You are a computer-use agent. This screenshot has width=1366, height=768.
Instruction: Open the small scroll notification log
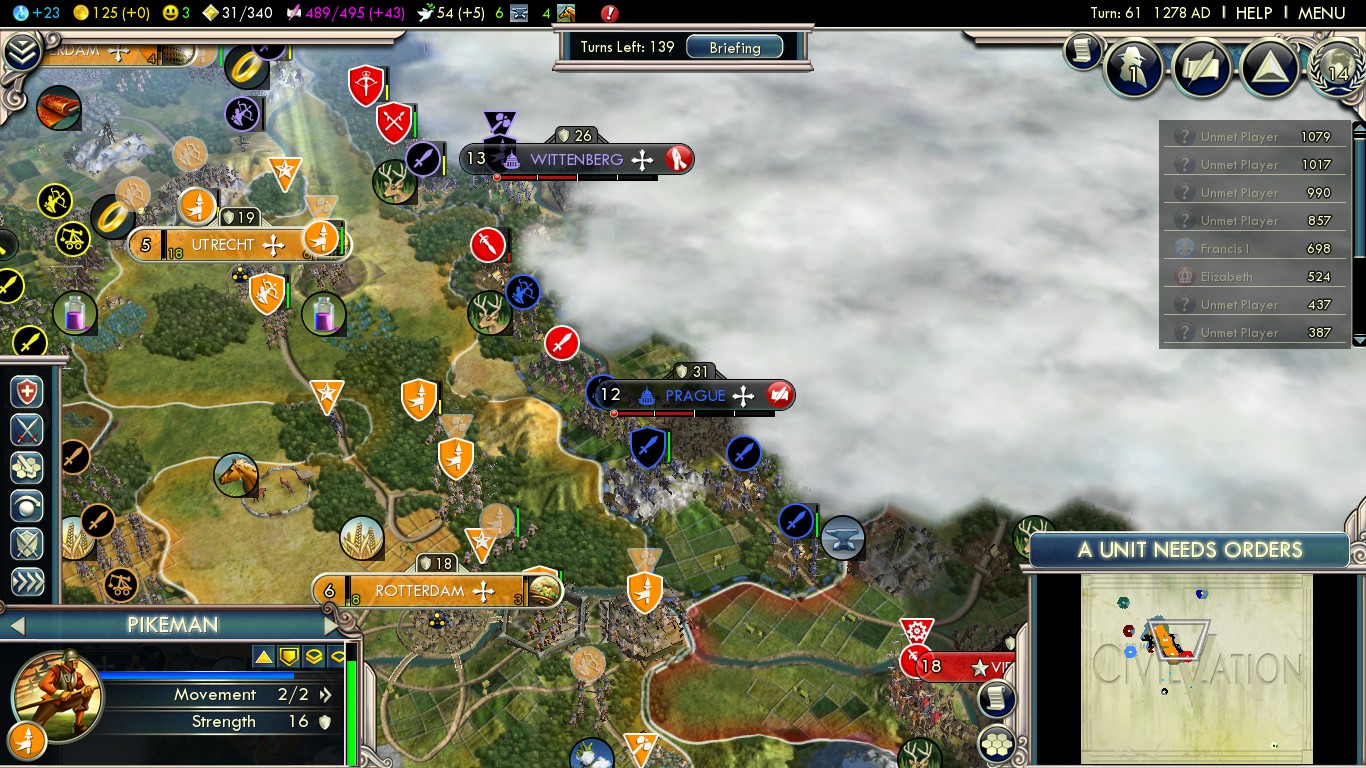[1081, 51]
